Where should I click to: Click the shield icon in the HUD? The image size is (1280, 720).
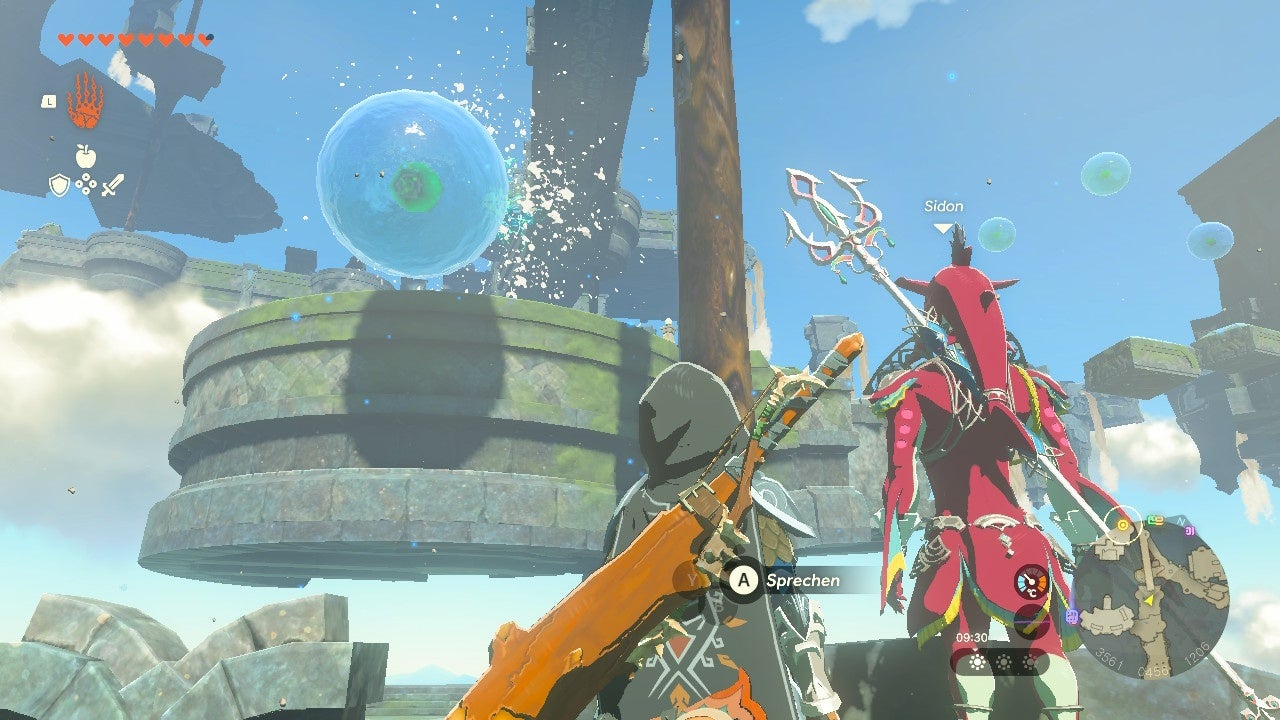click(59, 183)
